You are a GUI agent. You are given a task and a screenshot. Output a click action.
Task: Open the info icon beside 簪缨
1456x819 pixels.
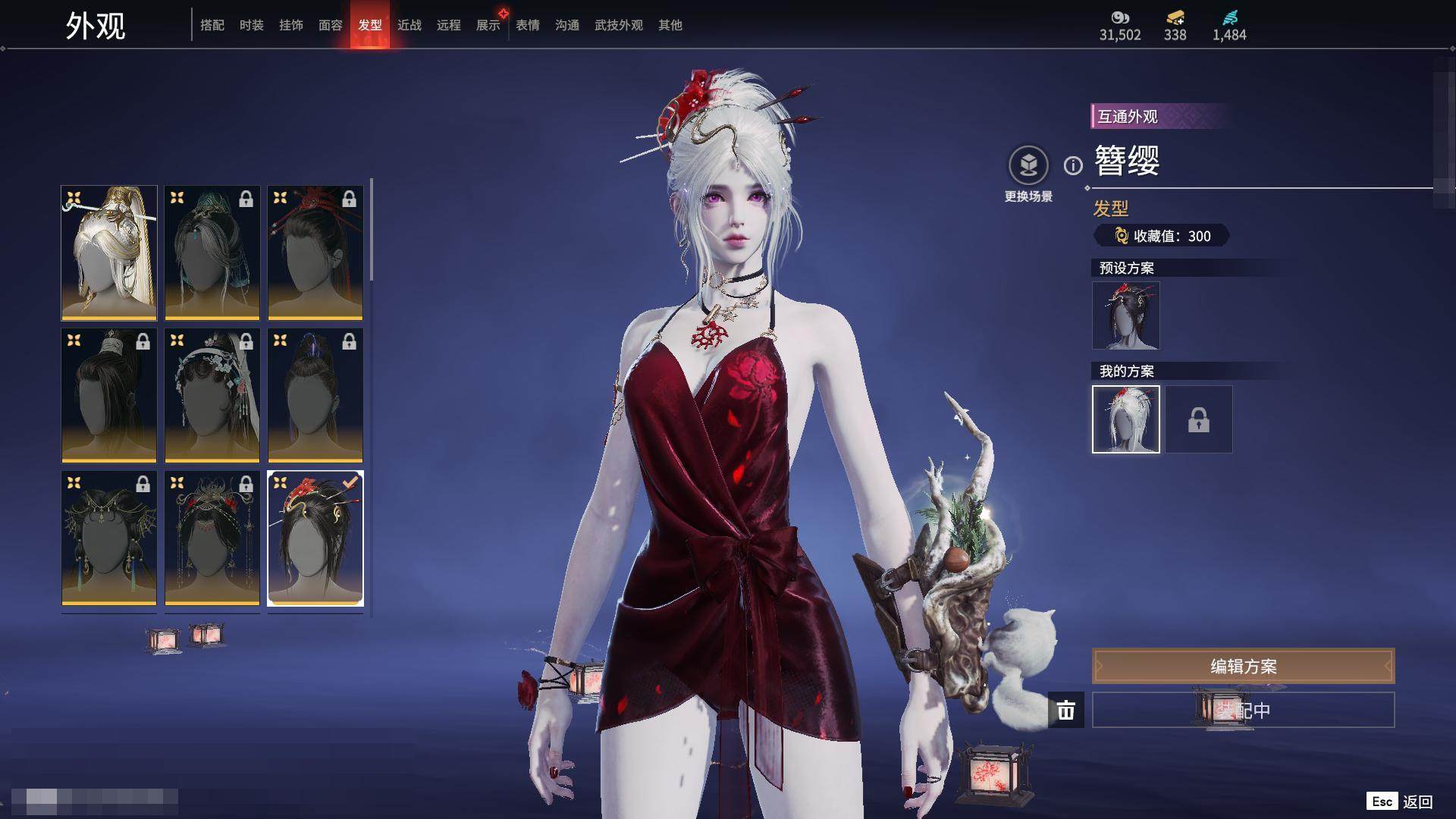click(x=1073, y=165)
